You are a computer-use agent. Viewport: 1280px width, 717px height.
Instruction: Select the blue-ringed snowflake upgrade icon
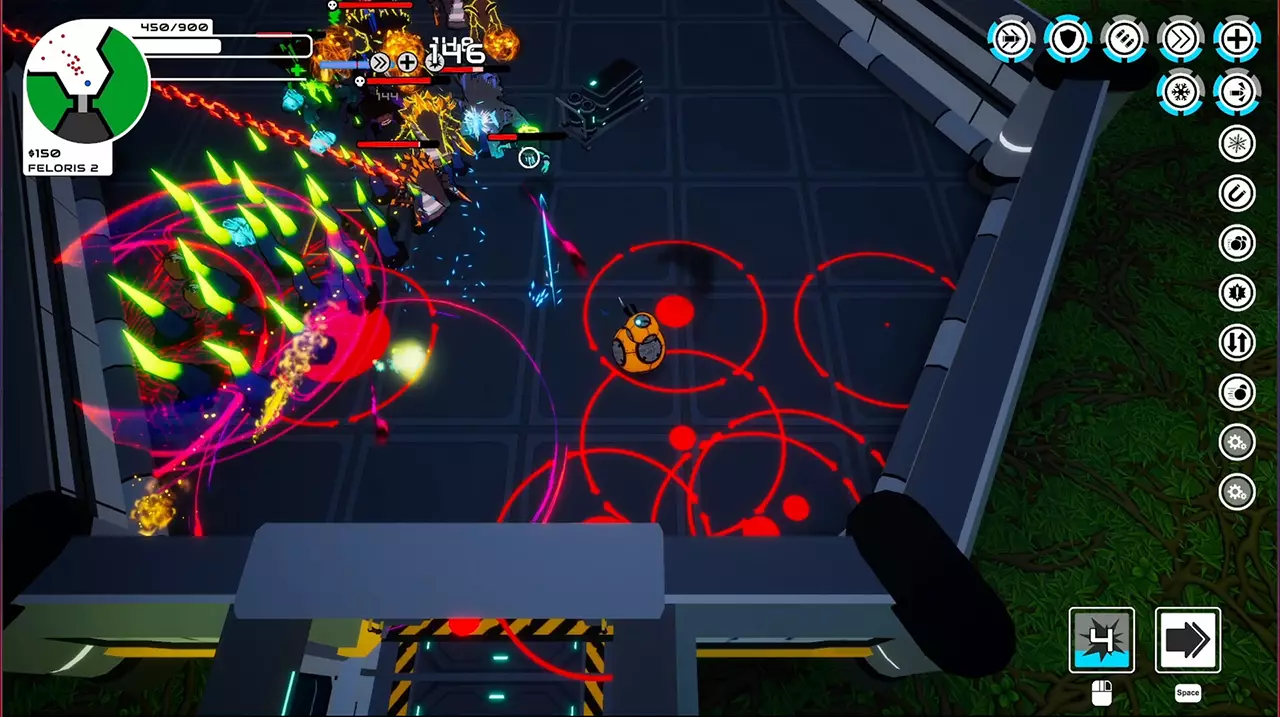coord(1180,93)
